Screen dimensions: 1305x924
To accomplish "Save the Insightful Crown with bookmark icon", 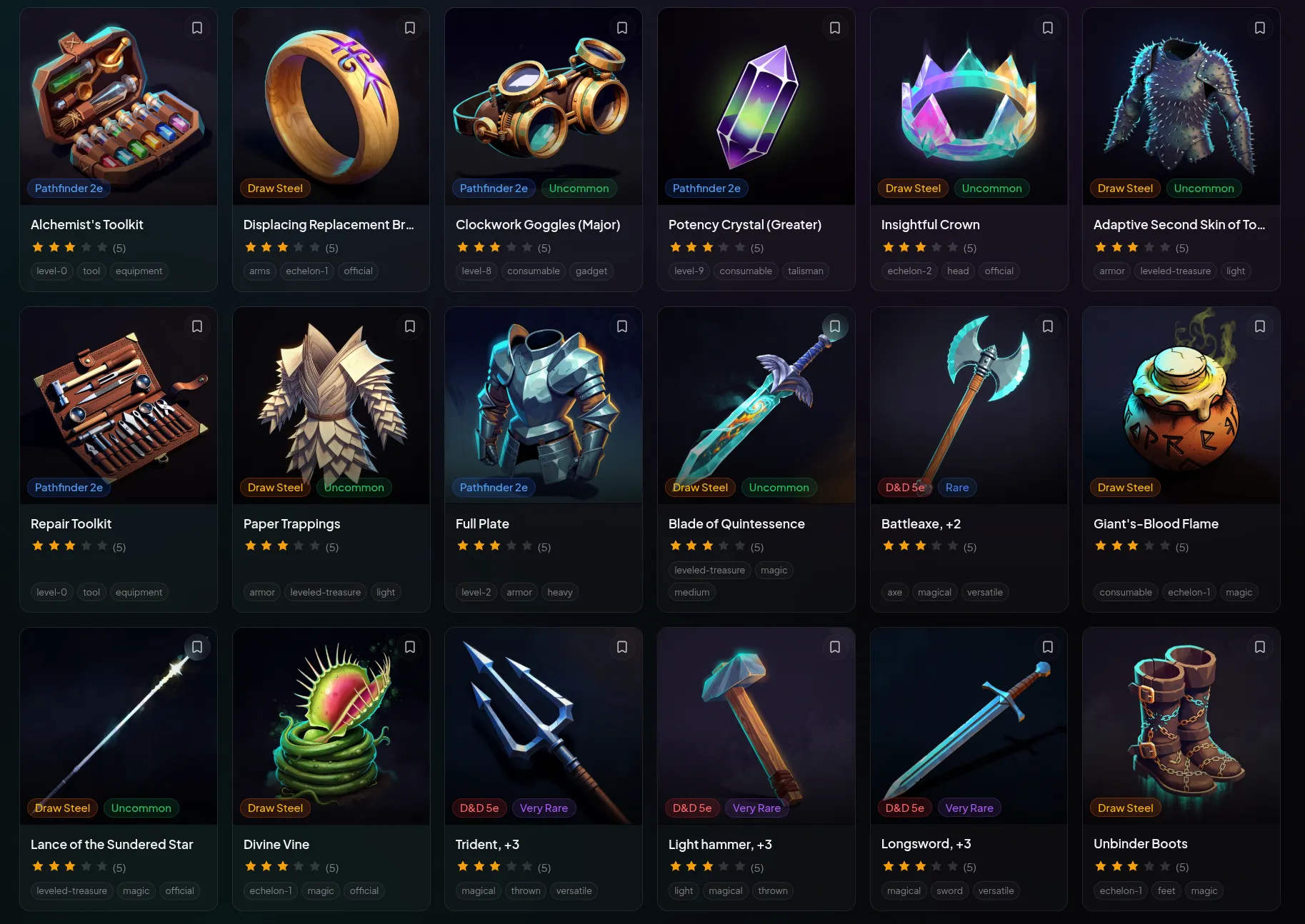I will click(1047, 27).
